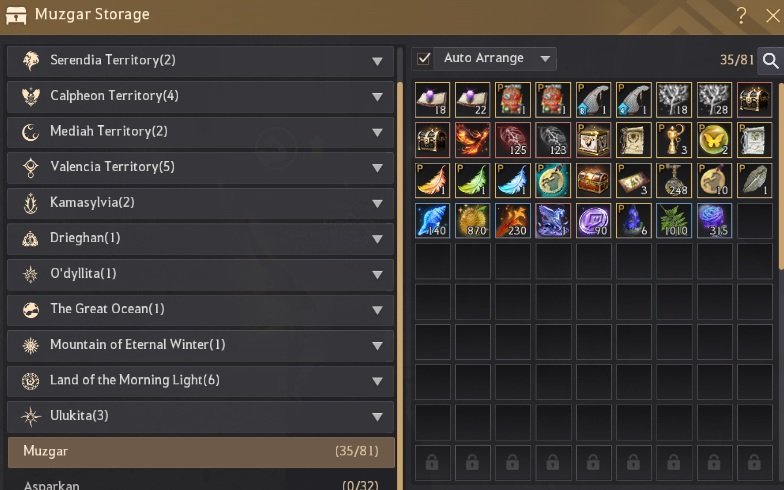Select the Muzgar storage row
Screen dimensions: 784x490
click(200, 452)
